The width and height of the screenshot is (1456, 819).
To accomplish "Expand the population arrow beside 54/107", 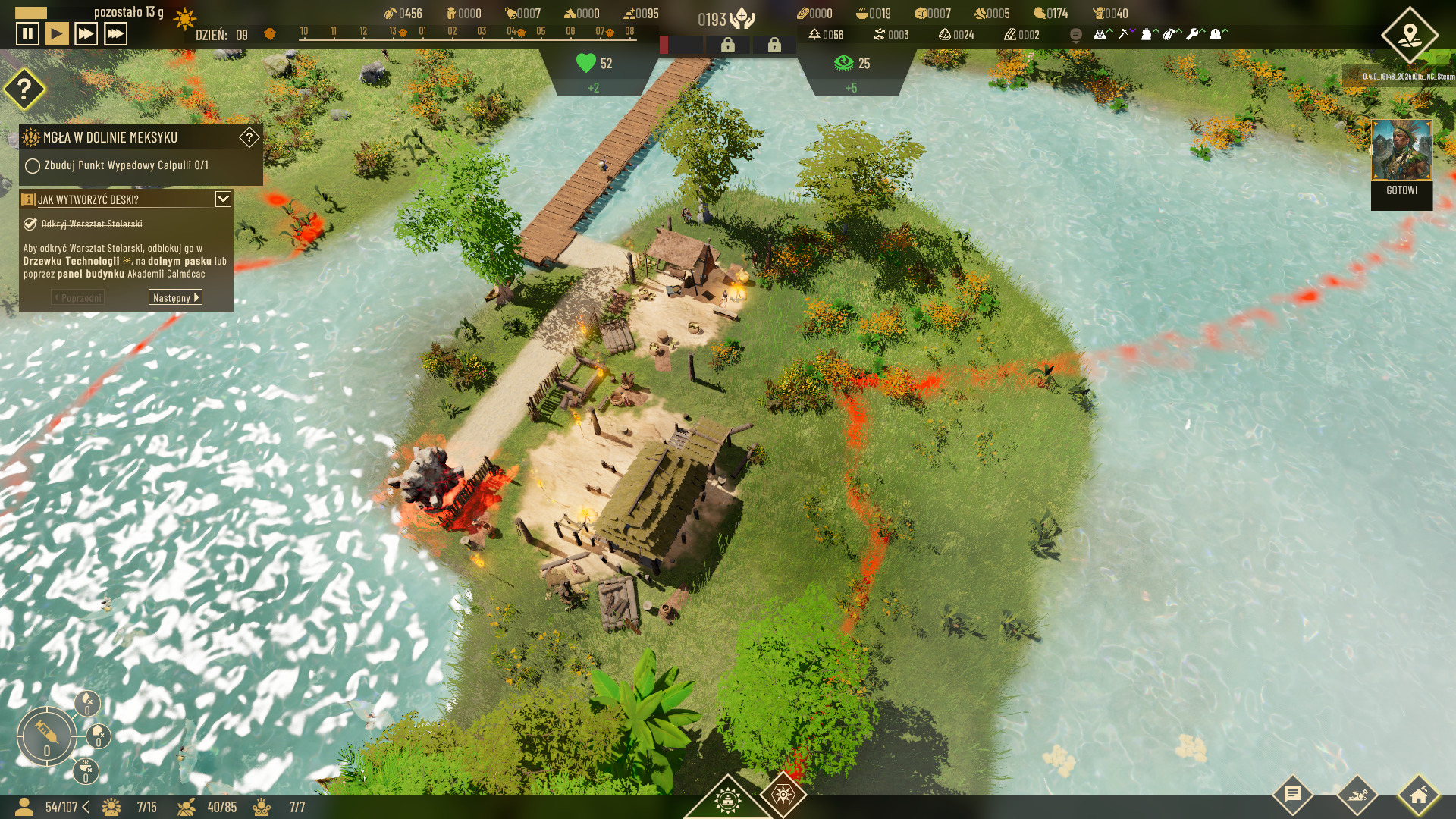I will pyautogui.click(x=86, y=807).
